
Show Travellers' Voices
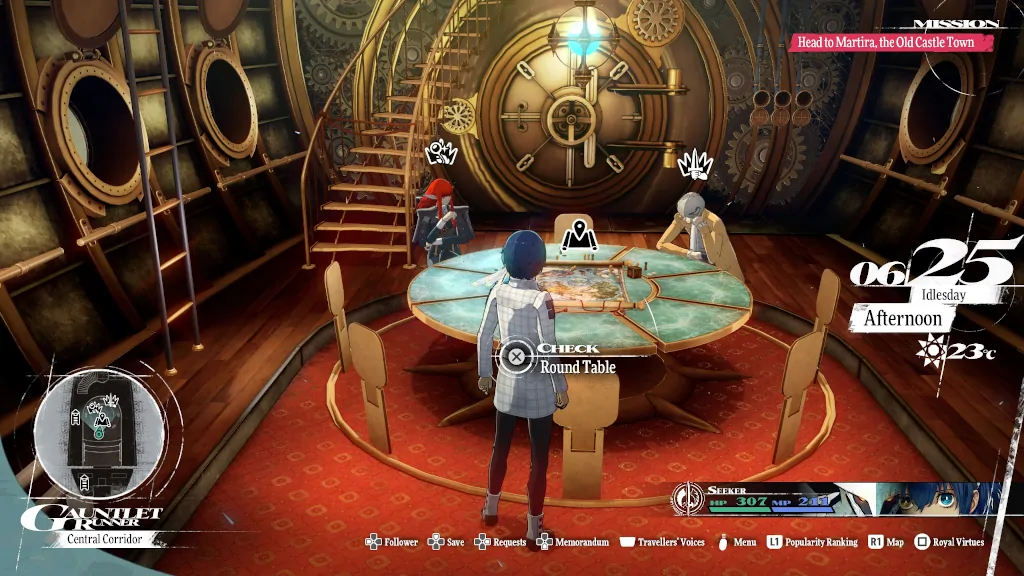point(662,542)
